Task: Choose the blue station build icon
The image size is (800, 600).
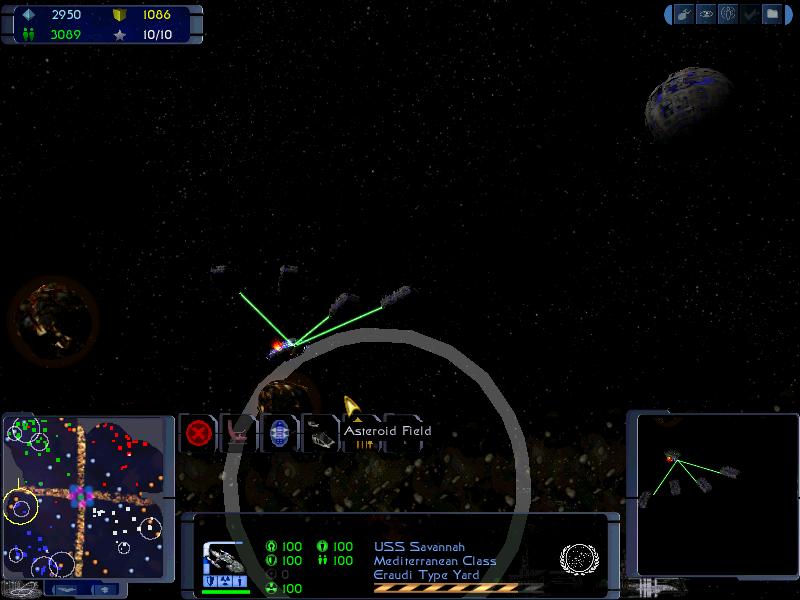Action: [x=280, y=433]
